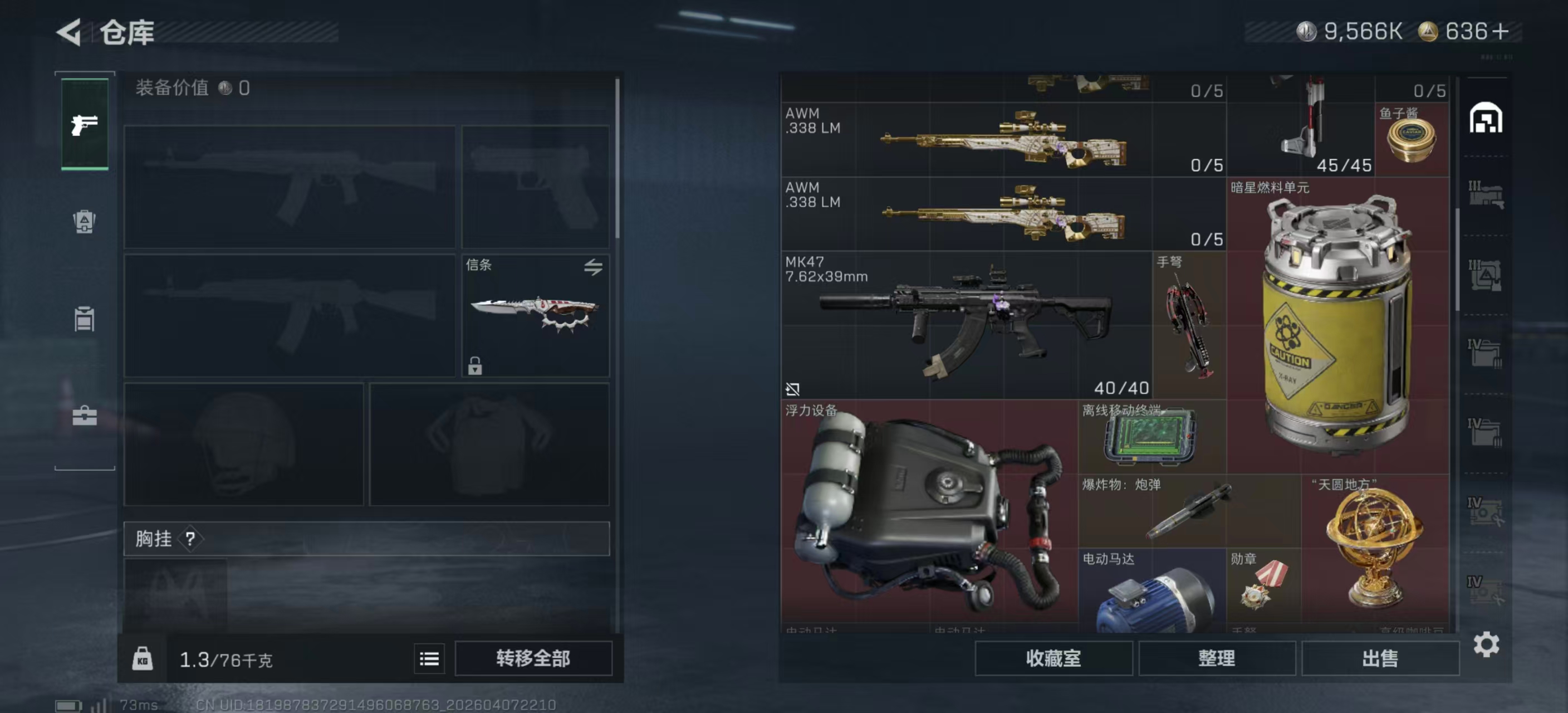This screenshot has height=713, width=1568.
Task: Click the 爆炸物: 炮弹 shell item
Action: (1189, 511)
